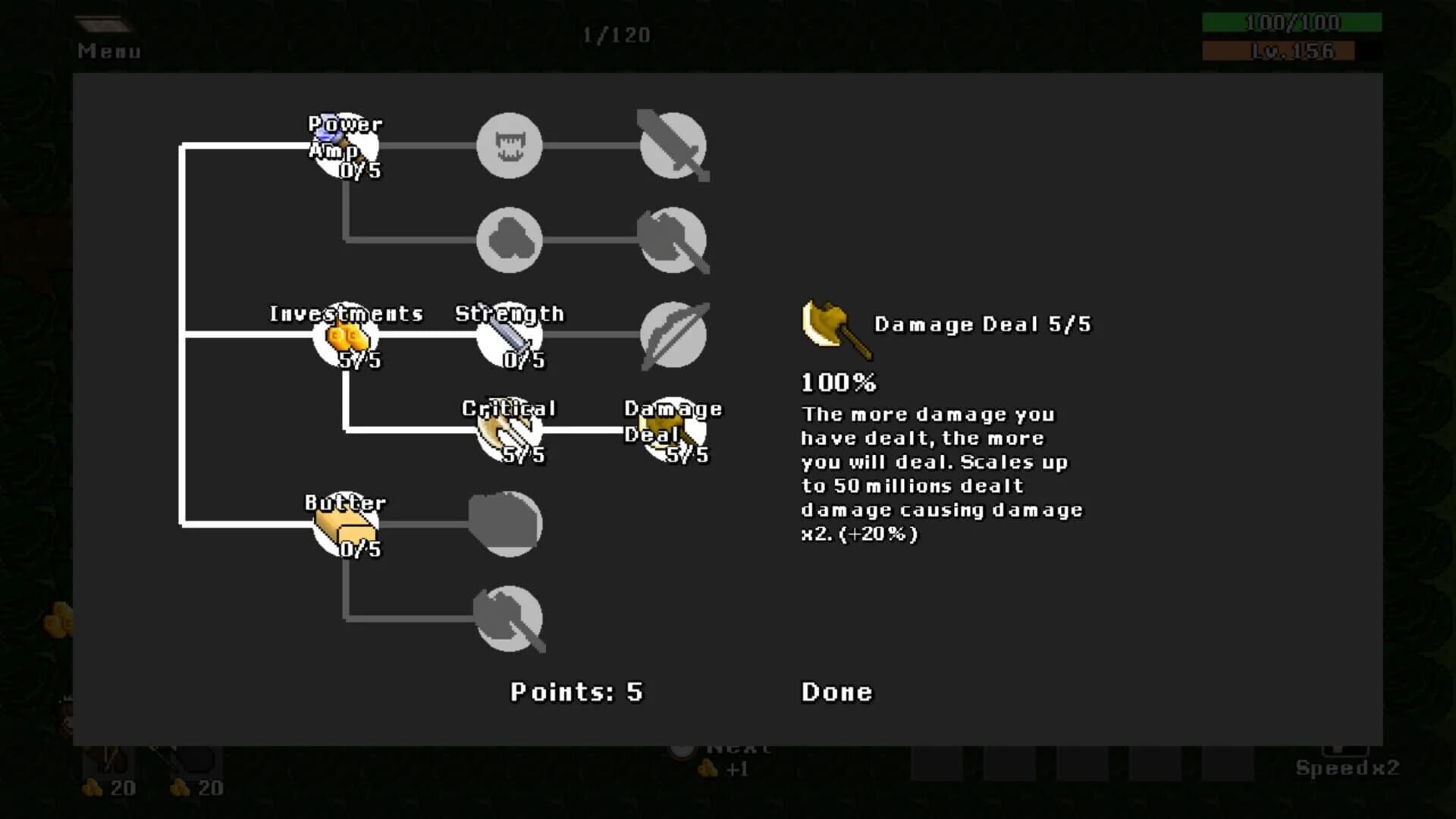Click the locked blade skill right of Strength
1456x819 pixels.
[x=673, y=334]
